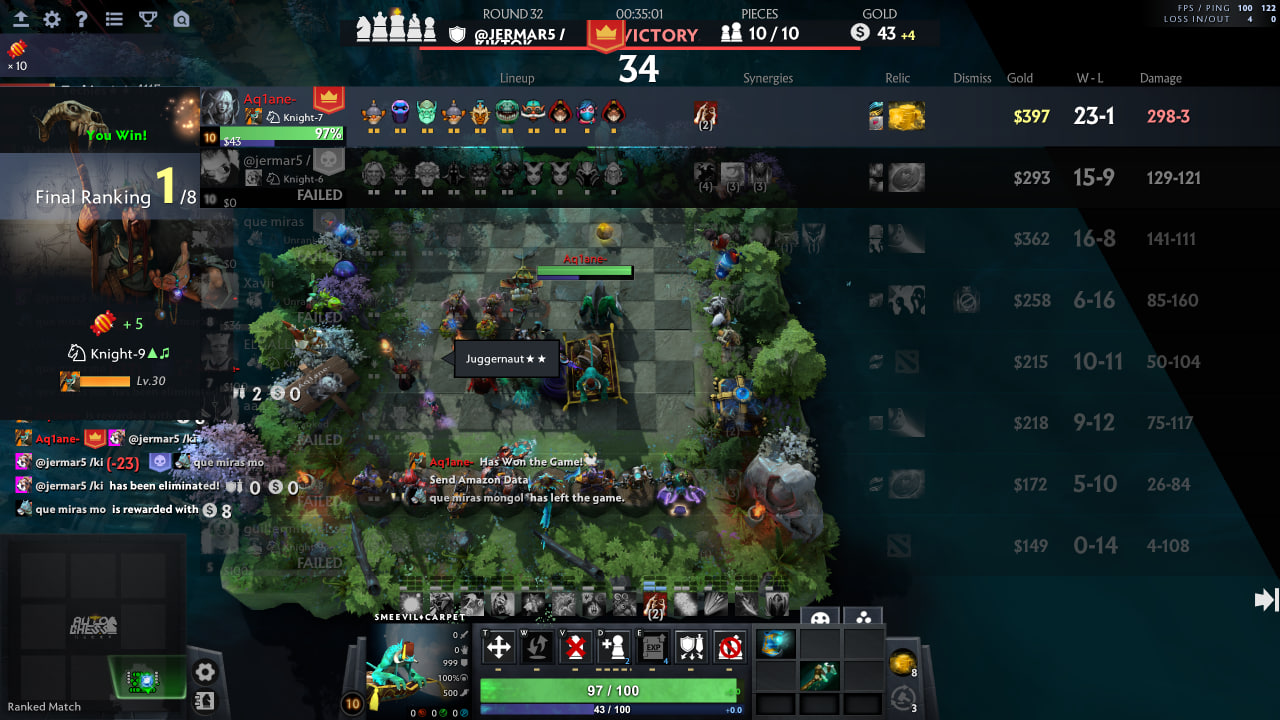Buy experience with the EXP ability
The height and width of the screenshot is (720, 1280).
pos(652,648)
